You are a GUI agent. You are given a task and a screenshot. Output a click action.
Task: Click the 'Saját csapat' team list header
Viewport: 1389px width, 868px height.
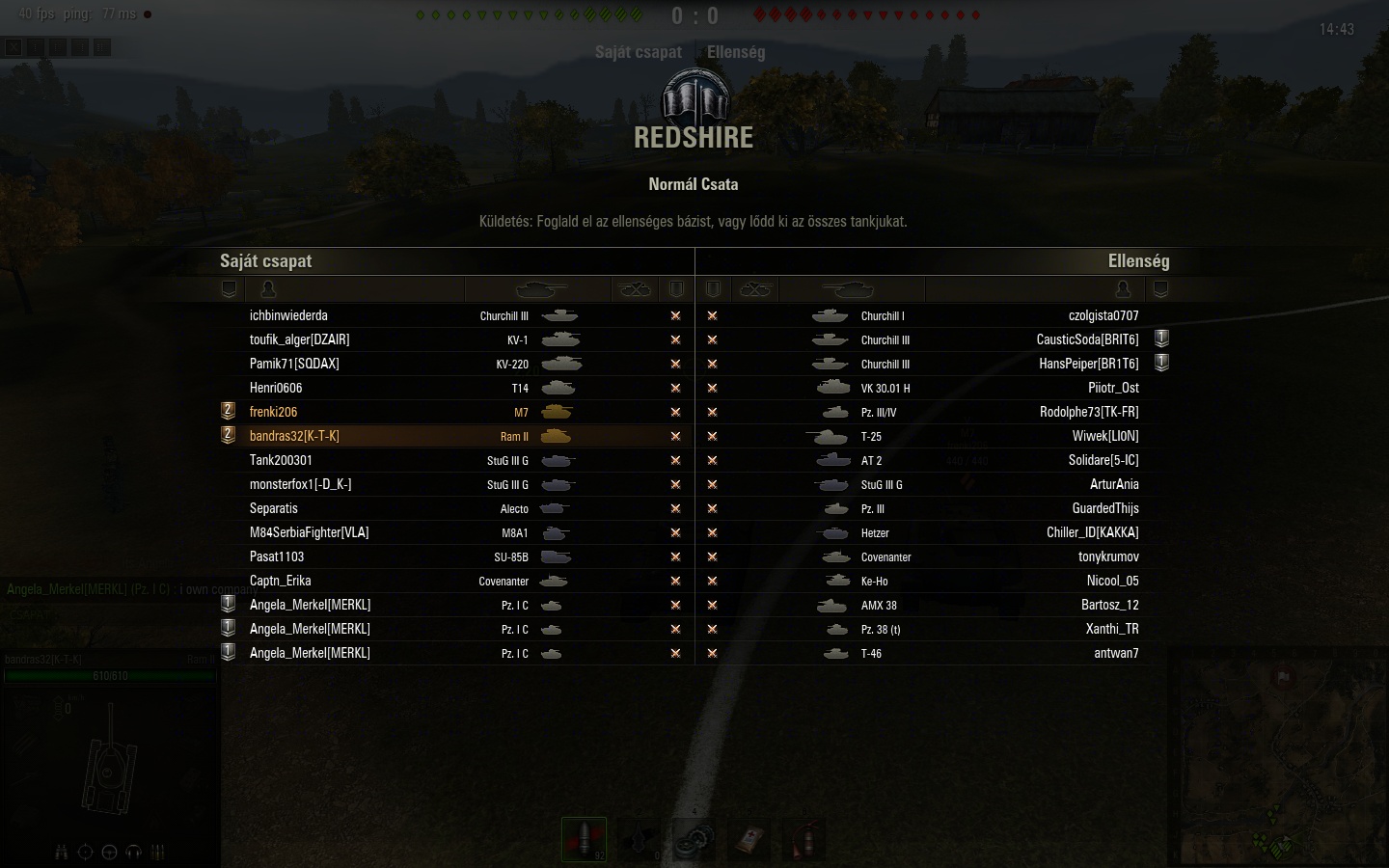pyautogui.click(x=265, y=261)
